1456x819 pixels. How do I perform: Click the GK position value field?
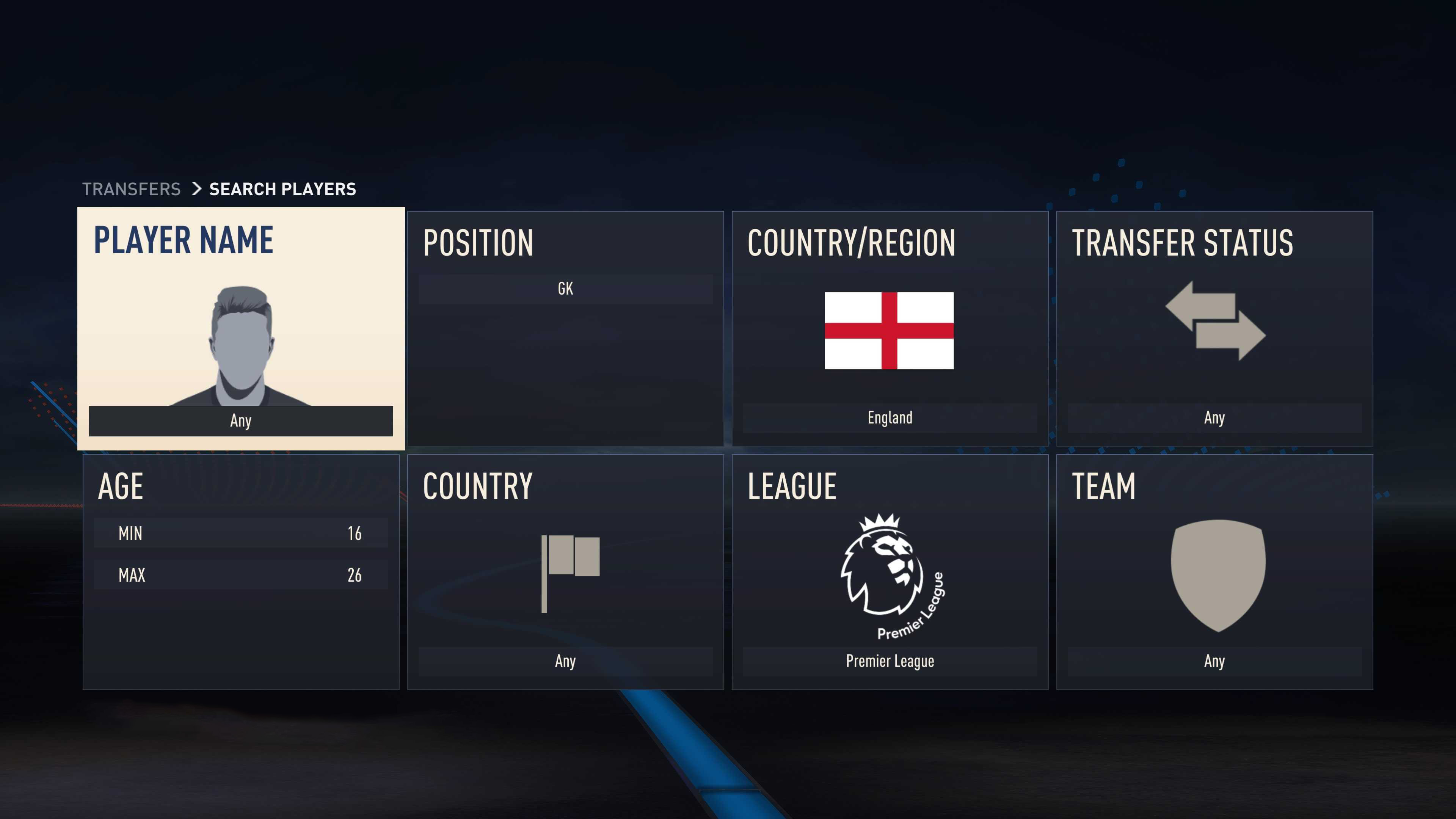pos(565,289)
